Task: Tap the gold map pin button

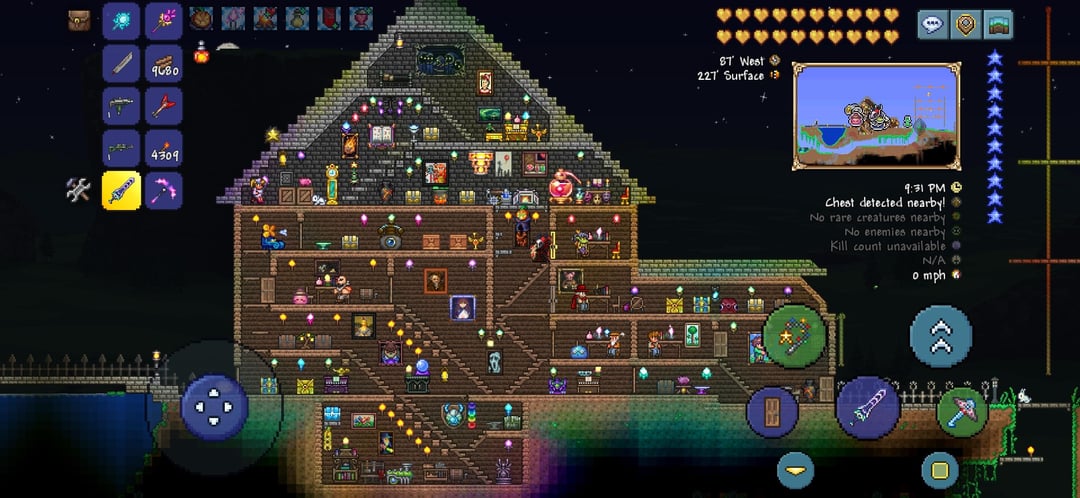Action: 965,25
